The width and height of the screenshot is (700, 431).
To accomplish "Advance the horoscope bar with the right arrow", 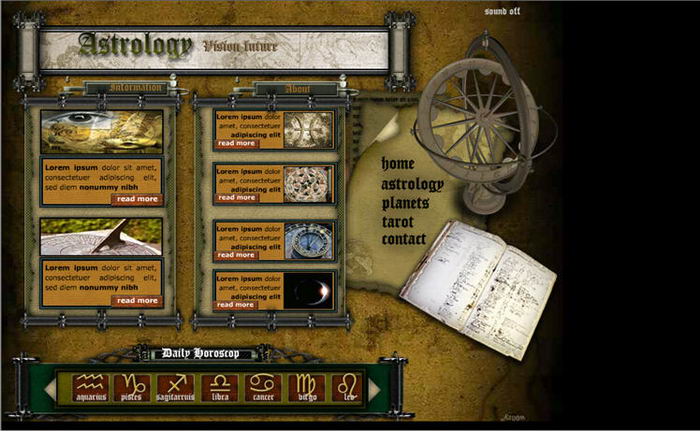I will pos(375,388).
